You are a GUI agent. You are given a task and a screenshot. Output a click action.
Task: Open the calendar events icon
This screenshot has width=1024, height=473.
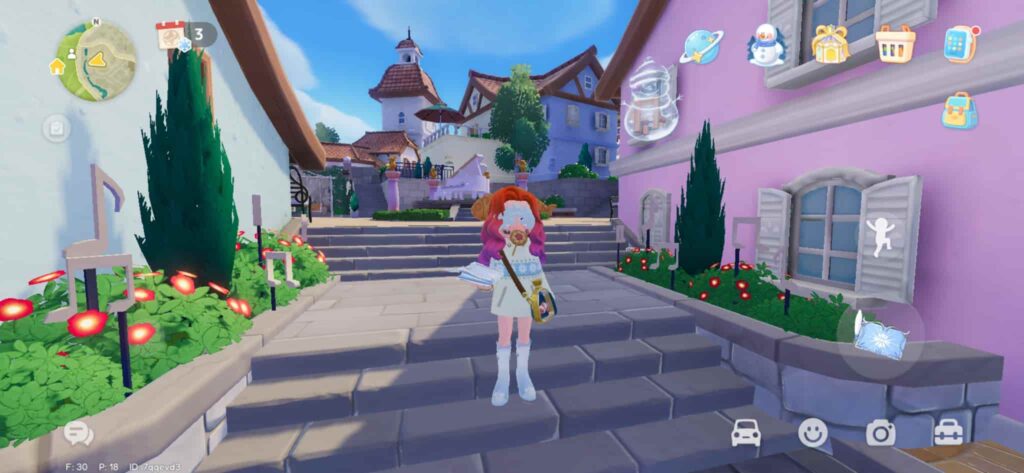(x=170, y=35)
